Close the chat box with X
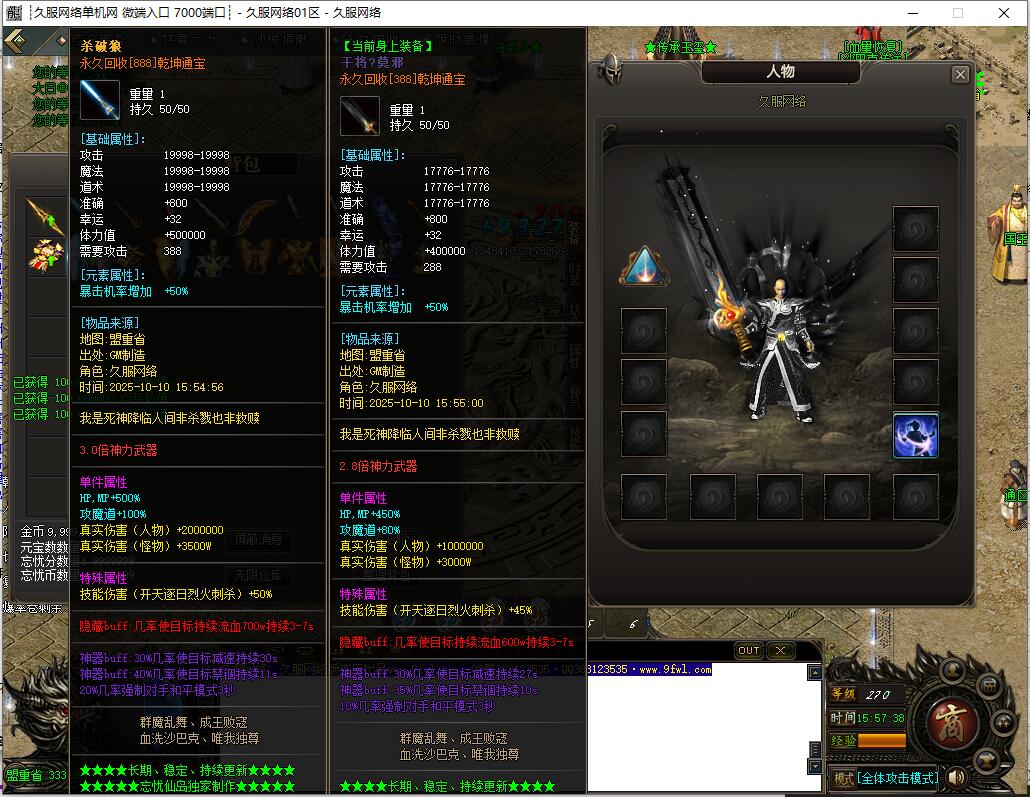Screen dimensions: 1030x797 tap(780, 650)
